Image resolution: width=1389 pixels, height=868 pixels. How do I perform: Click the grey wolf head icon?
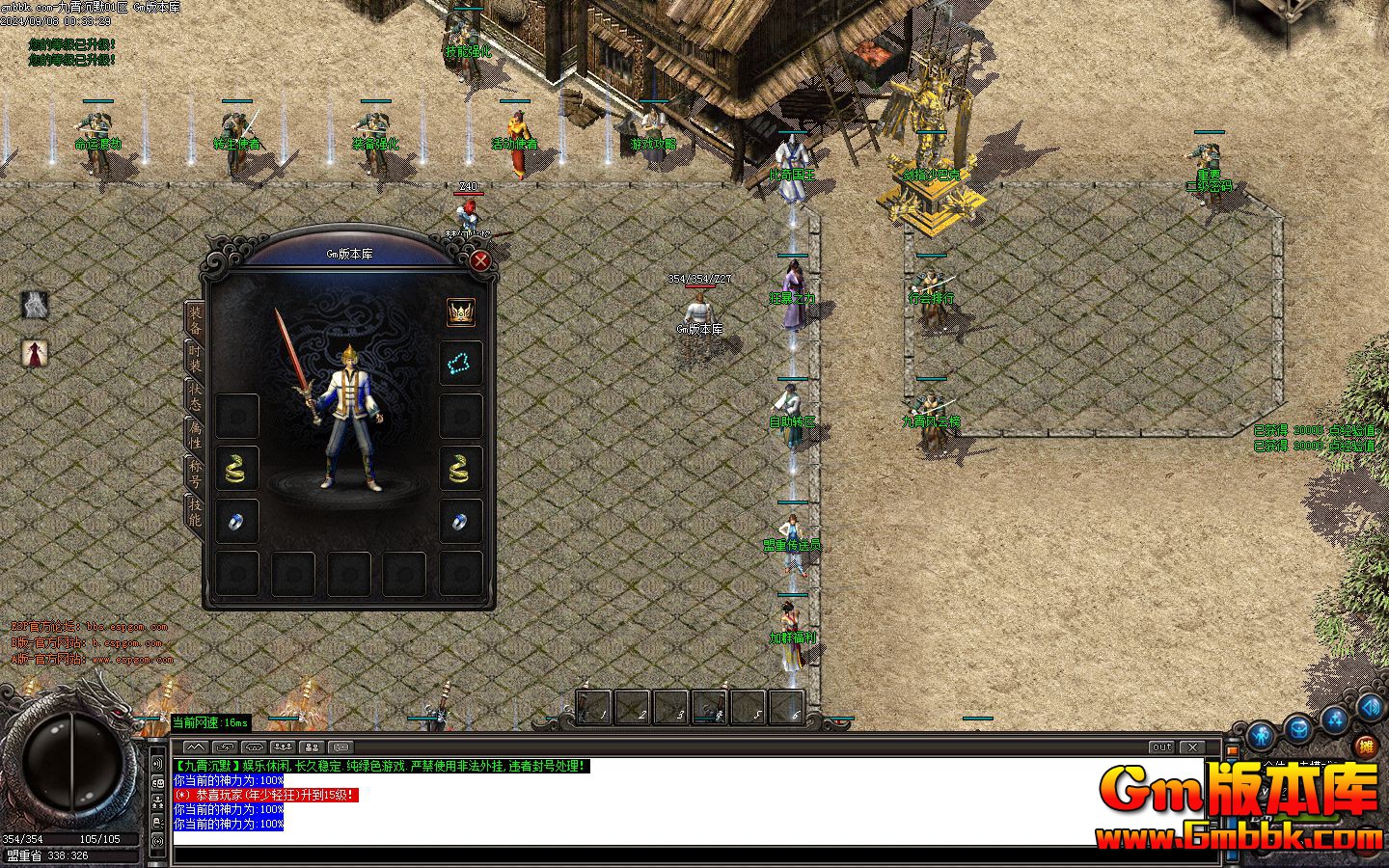pyautogui.click(x=35, y=305)
